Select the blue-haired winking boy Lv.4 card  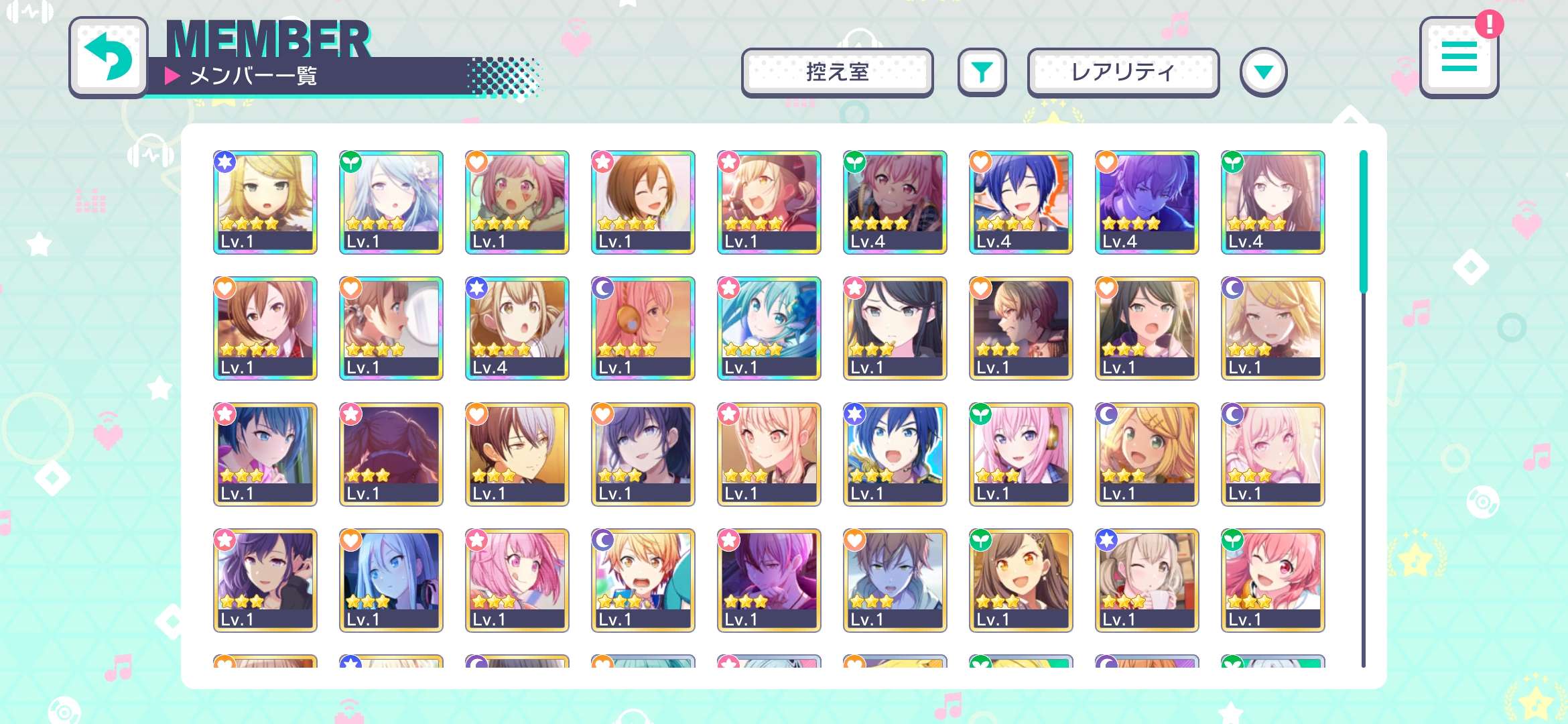click(1021, 202)
